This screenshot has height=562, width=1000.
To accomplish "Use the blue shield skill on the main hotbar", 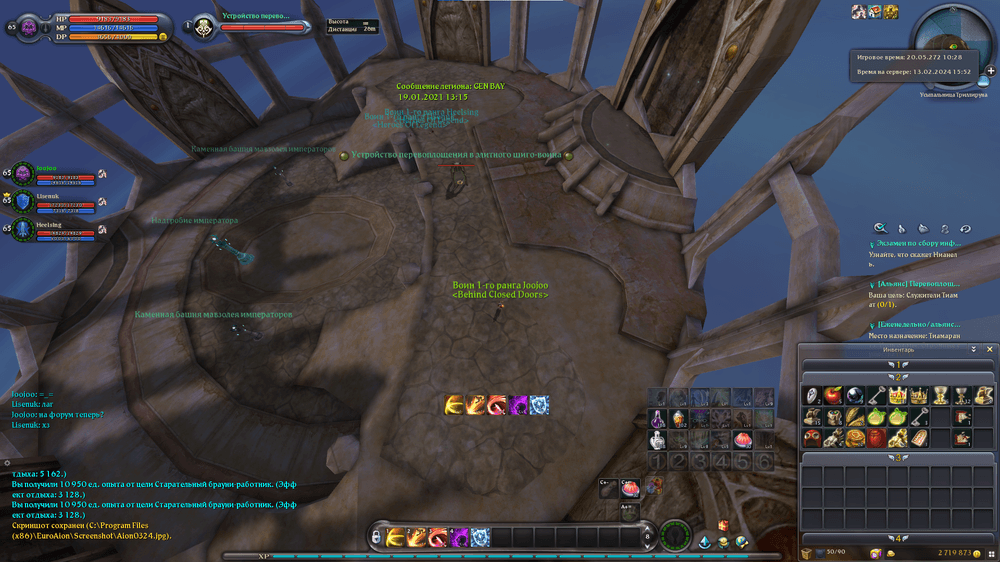I will pyautogui.click(x=479, y=537).
